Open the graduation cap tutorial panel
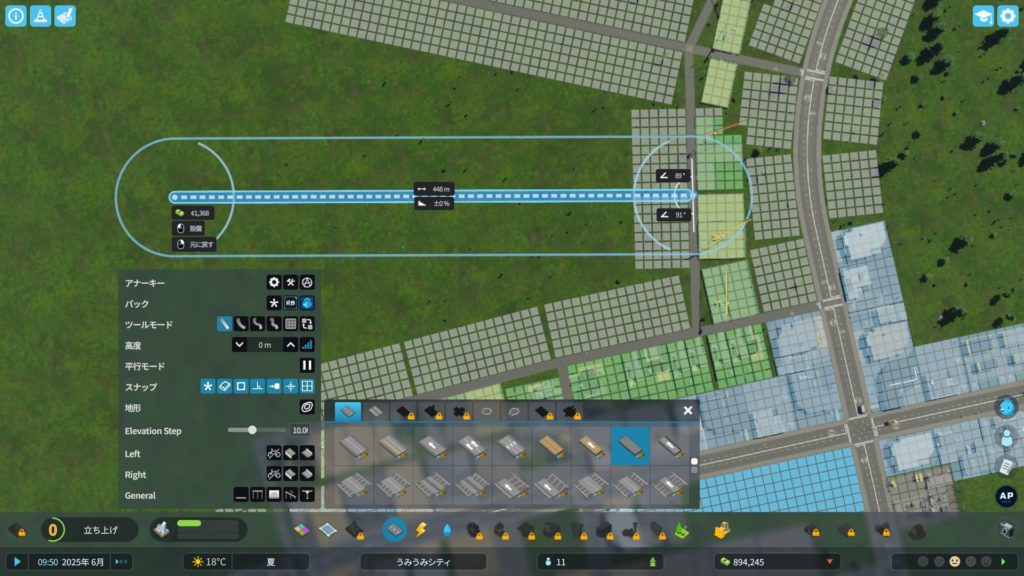Screen dimensions: 1024x576 [x=983, y=16]
